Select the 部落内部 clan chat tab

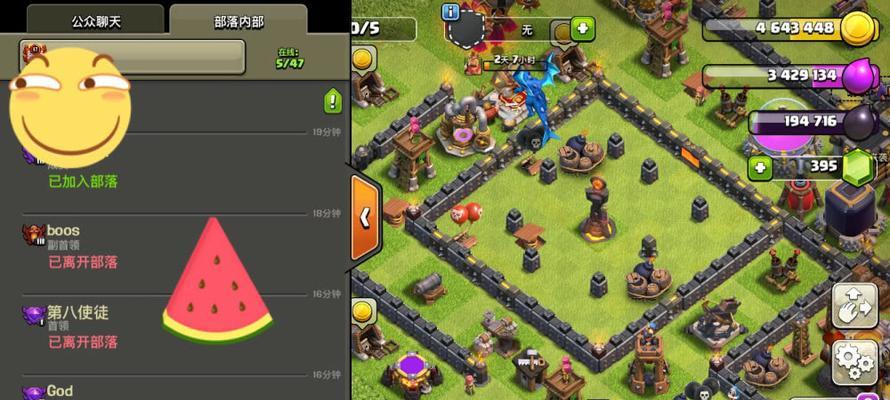[239, 20]
